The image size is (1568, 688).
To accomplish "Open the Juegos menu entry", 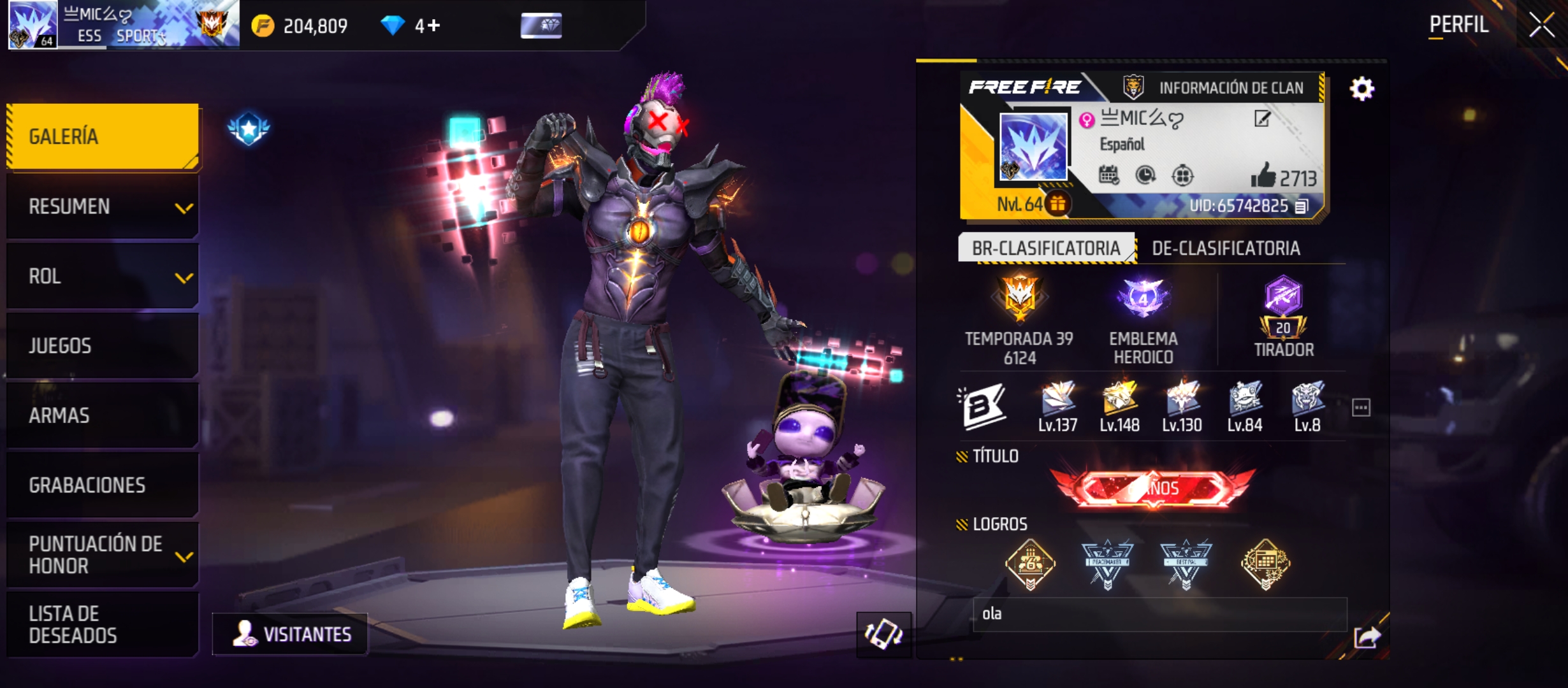I will [102, 346].
